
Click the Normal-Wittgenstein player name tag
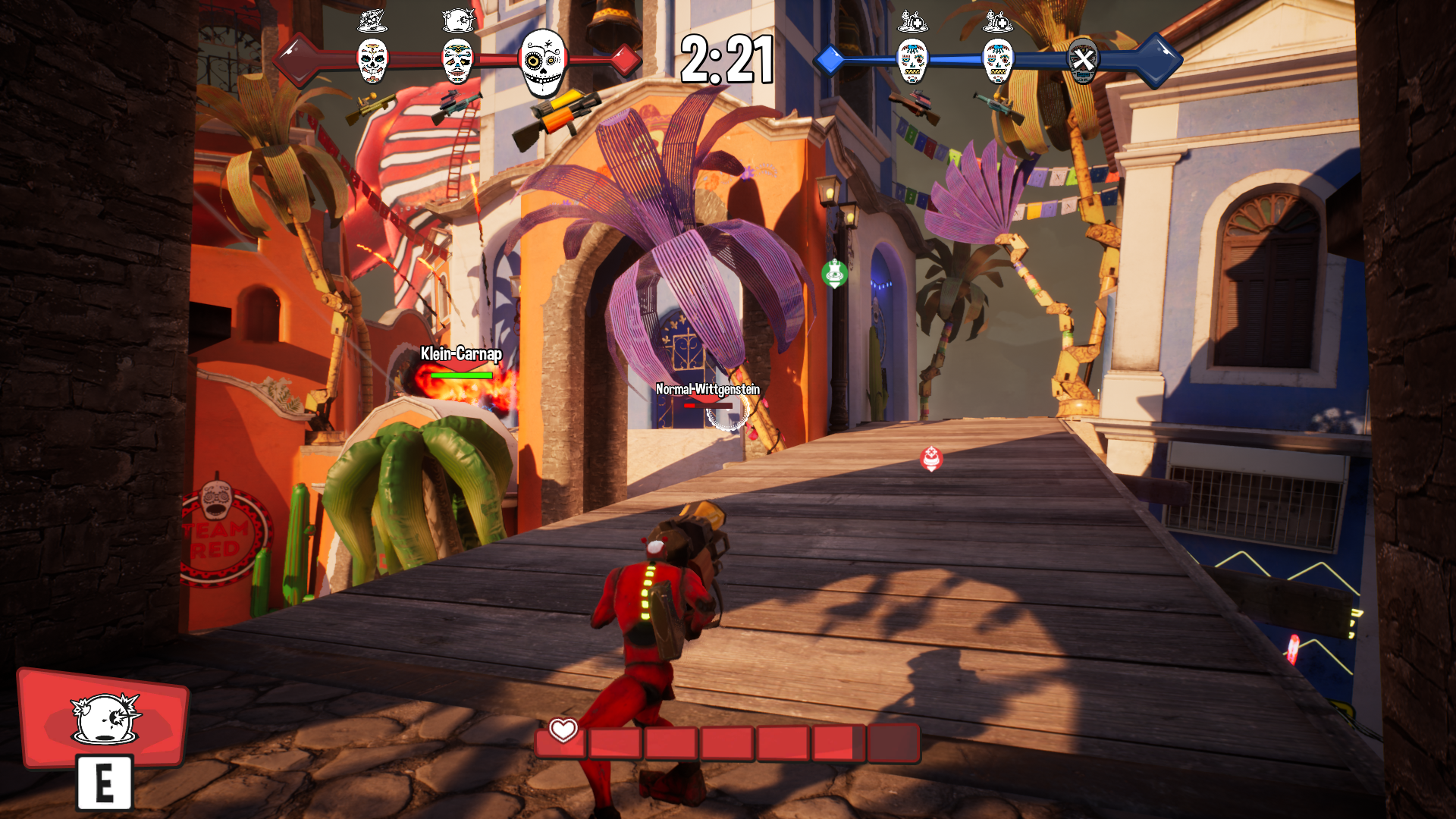707,389
